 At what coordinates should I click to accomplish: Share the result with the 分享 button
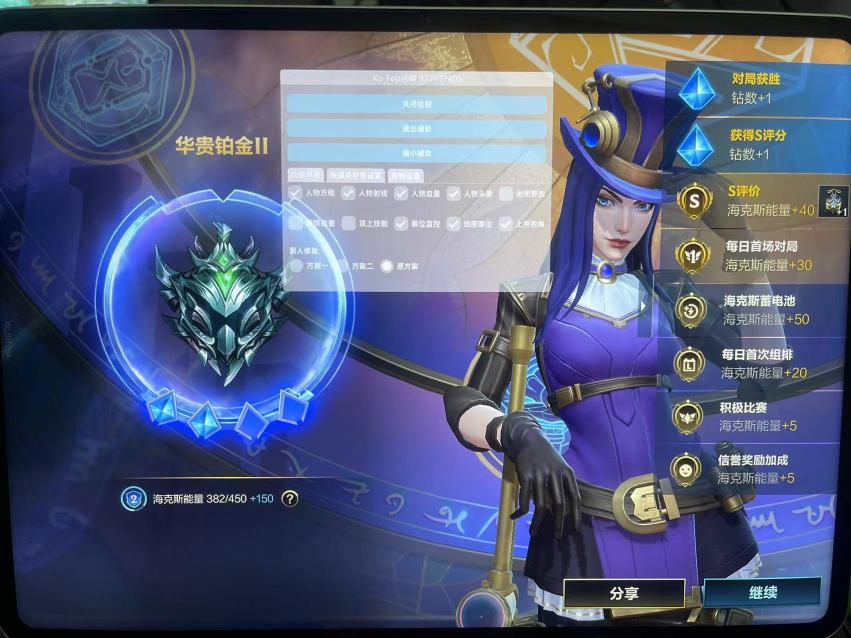pos(624,592)
